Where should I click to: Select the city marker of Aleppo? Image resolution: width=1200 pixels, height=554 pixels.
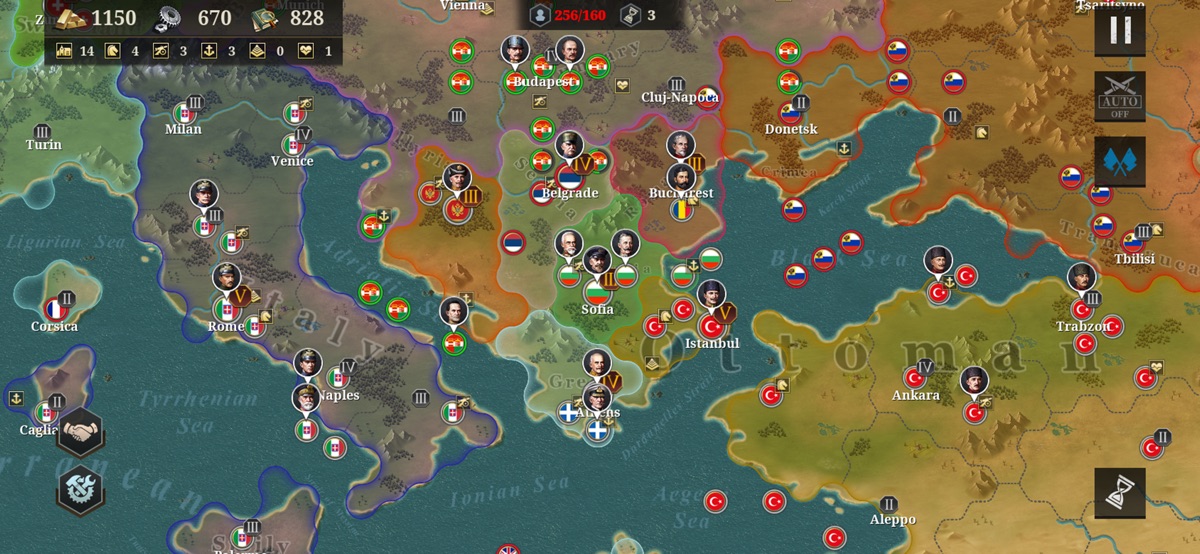[888, 505]
